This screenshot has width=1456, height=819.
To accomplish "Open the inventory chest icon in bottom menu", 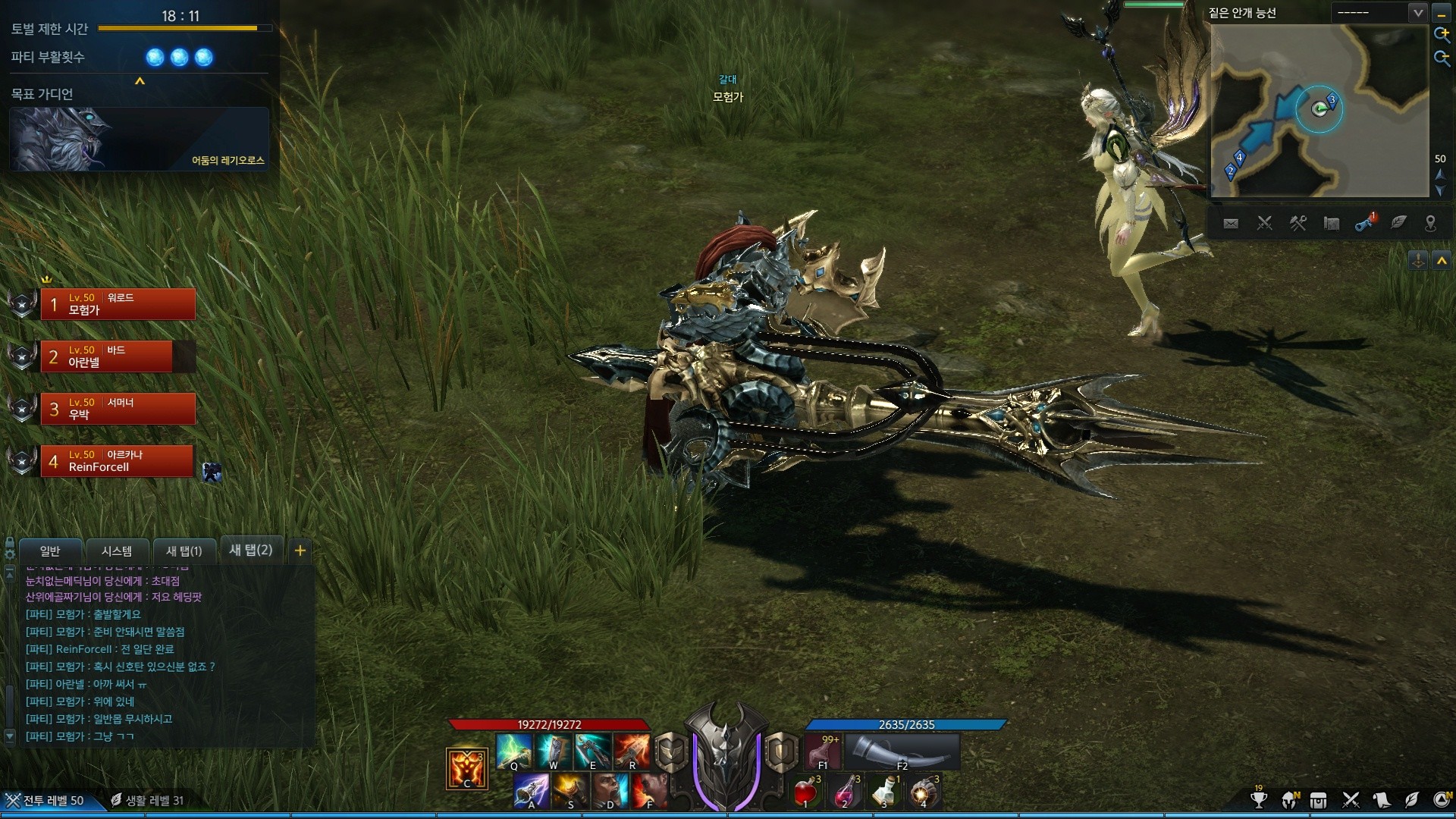I will [x=1319, y=800].
